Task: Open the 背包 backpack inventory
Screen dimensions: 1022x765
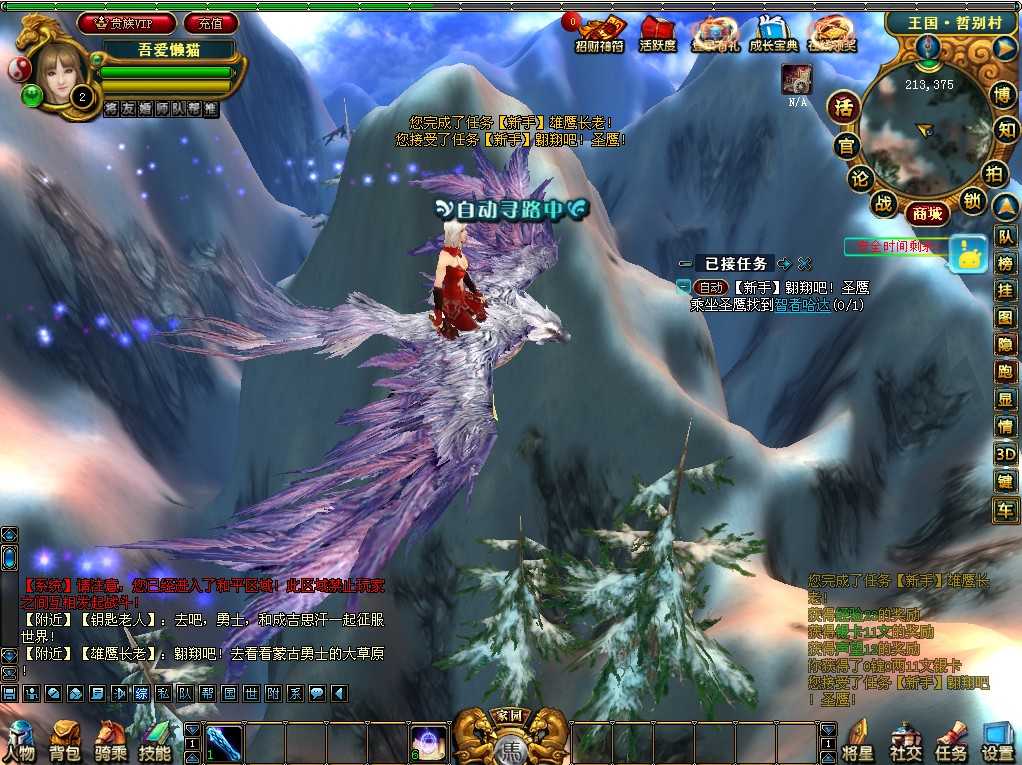Action: pyautogui.click(x=65, y=742)
